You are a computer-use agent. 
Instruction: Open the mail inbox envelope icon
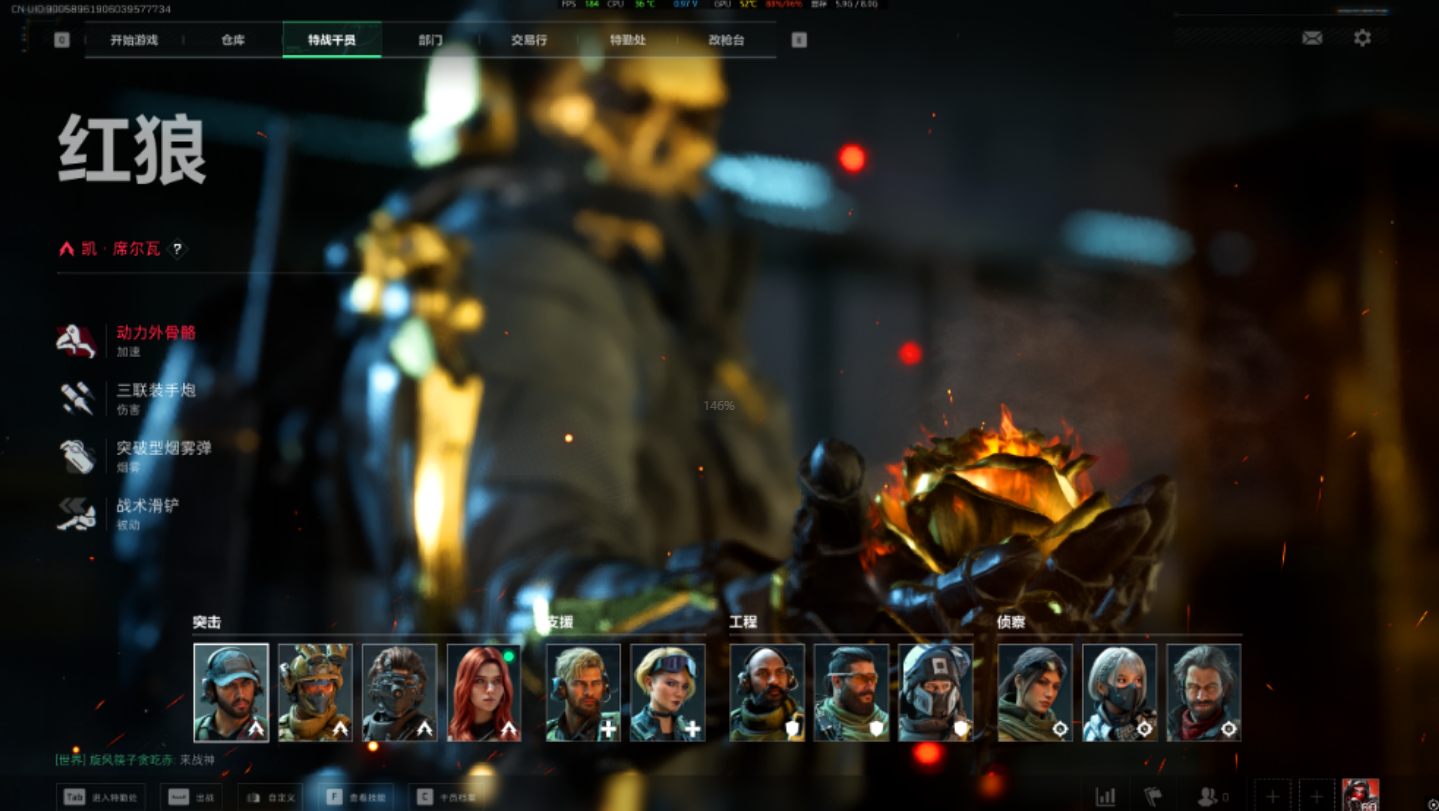tap(1312, 38)
